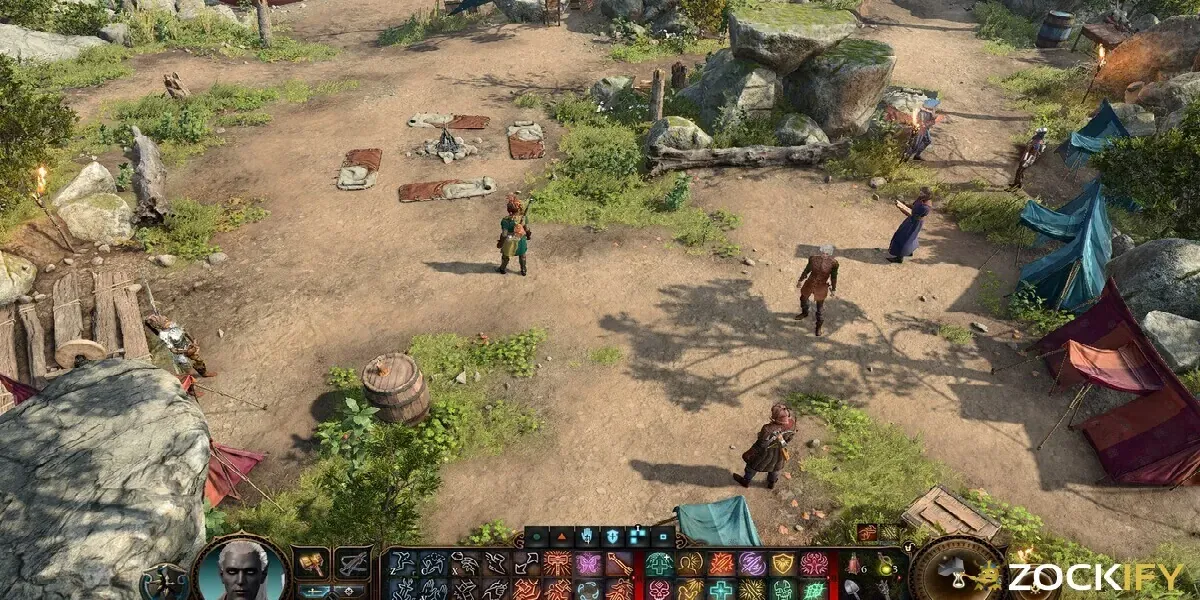Click the hourglass end turn dial
This screenshot has height=600, width=1200.
click(958, 574)
